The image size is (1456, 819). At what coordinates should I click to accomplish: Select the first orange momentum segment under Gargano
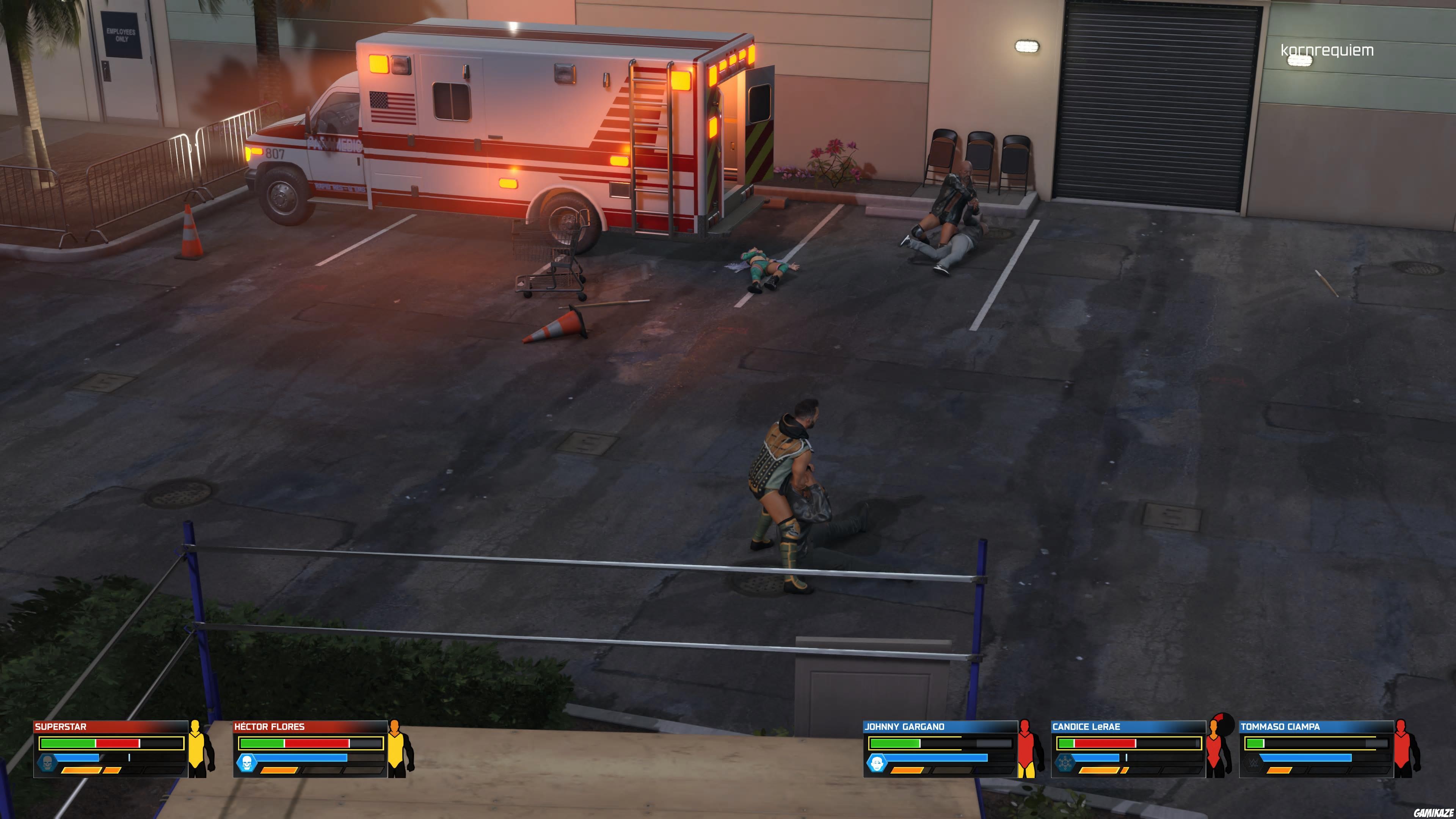908,770
